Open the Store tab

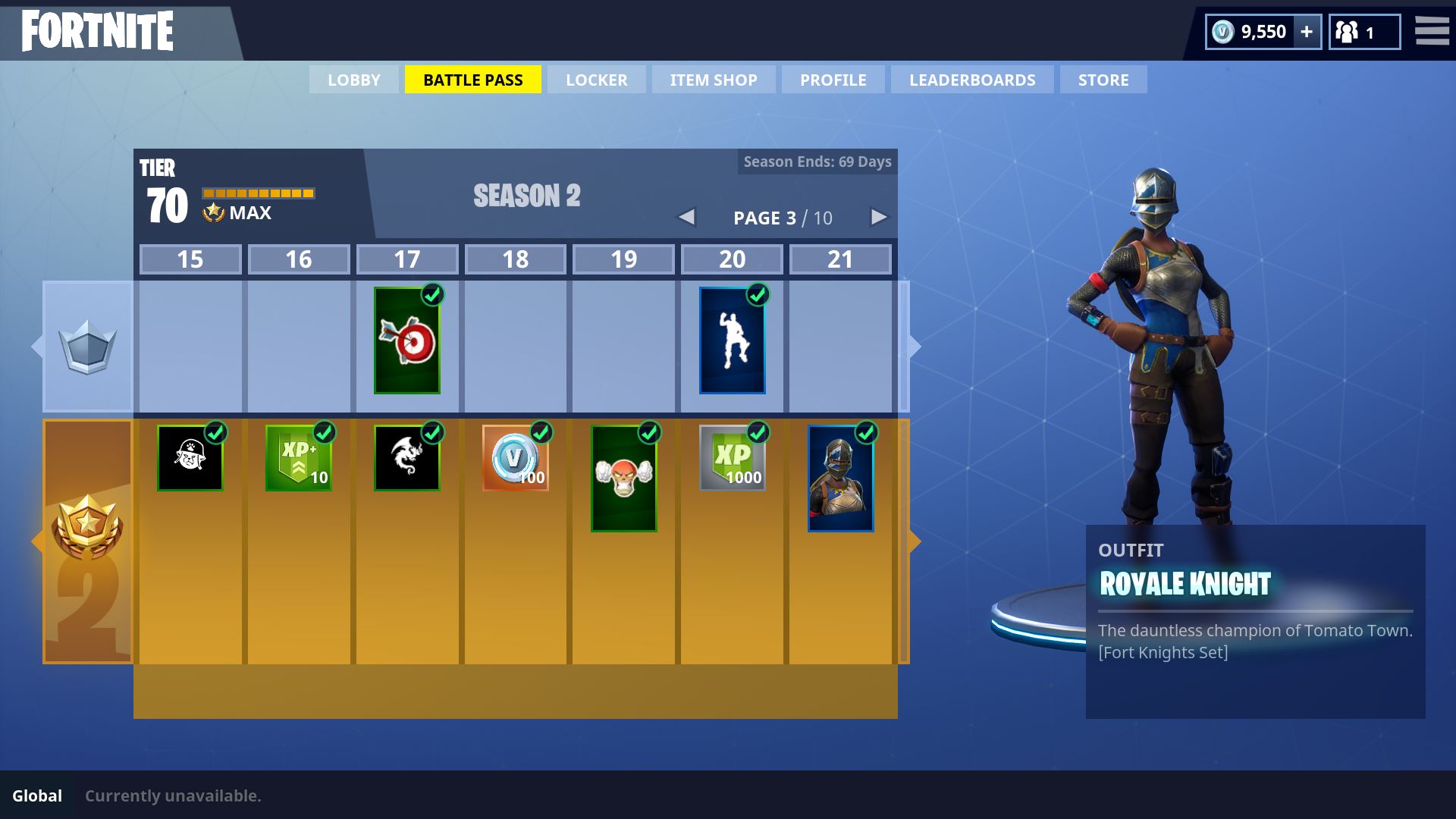[1103, 80]
